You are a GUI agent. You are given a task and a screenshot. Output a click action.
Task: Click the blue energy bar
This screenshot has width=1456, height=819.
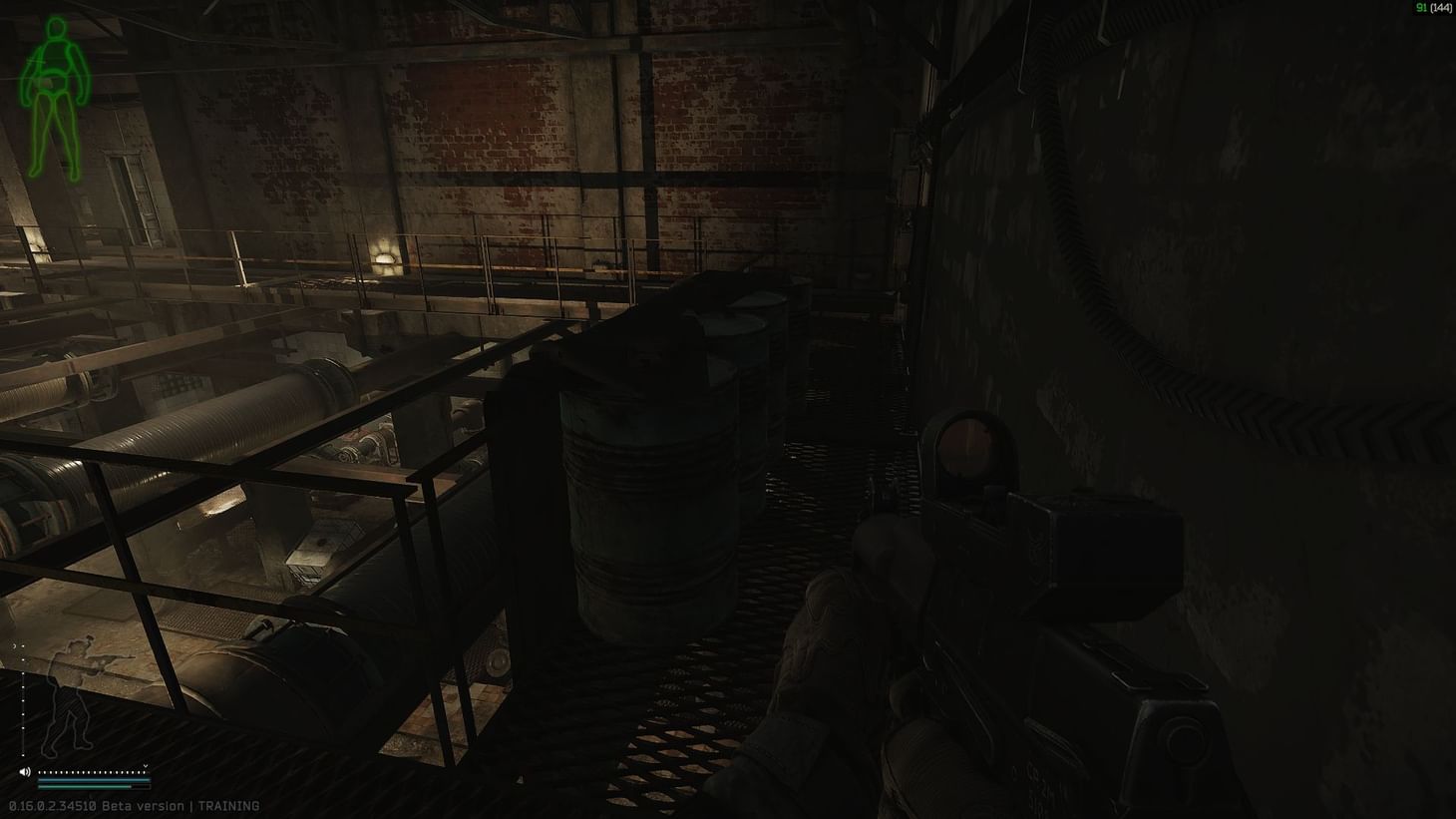pyautogui.click(x=93, y=780)
